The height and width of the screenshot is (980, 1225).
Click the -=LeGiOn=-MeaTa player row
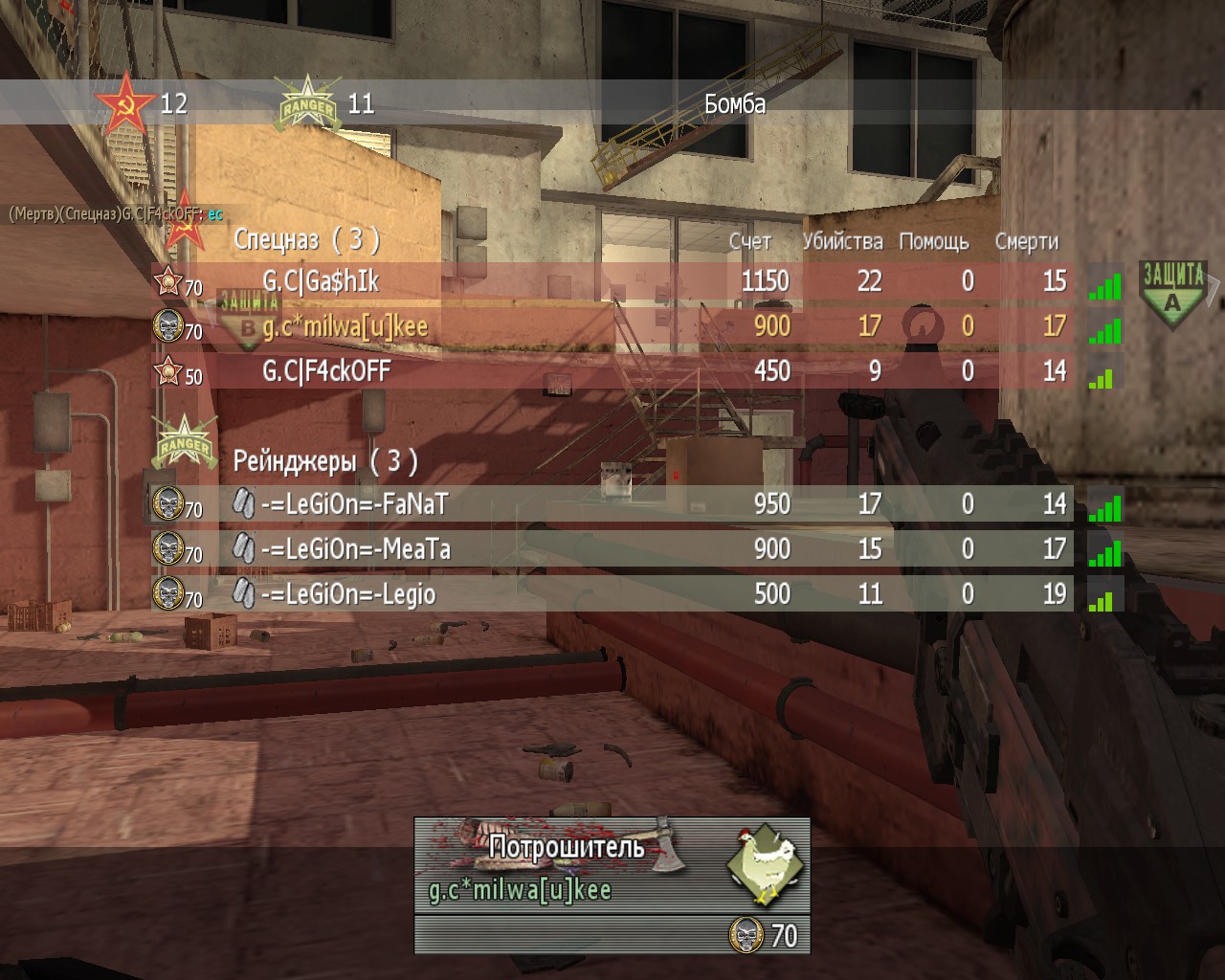612,549
